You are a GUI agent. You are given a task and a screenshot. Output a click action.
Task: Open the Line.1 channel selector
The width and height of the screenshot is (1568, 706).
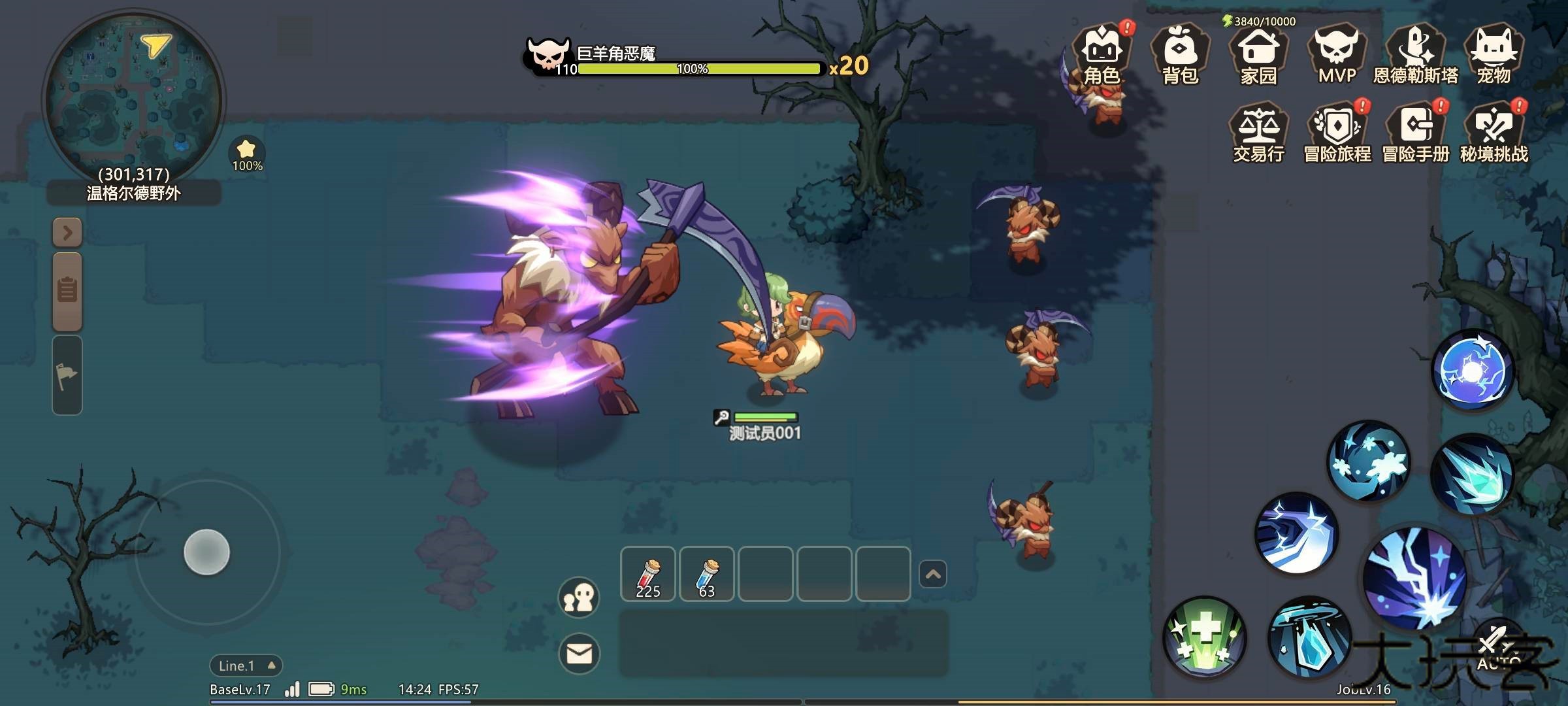click(246, 665)
